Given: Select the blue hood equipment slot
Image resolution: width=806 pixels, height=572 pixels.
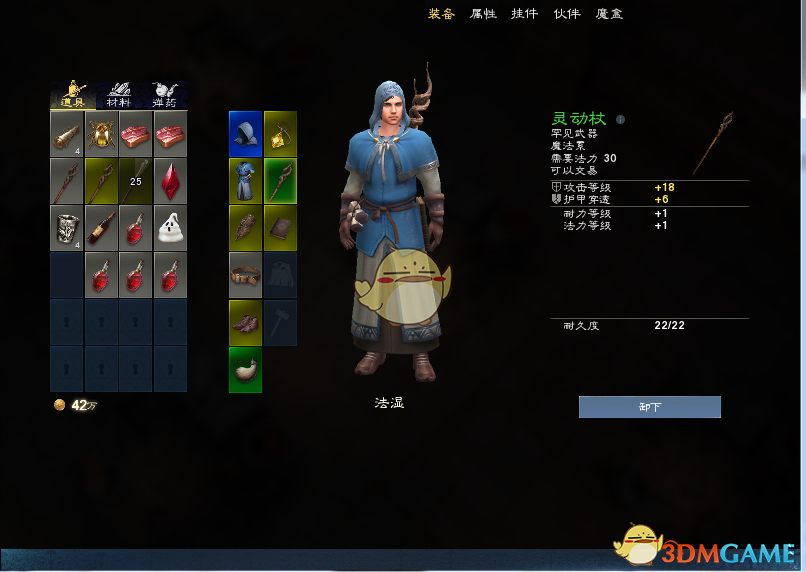Looking at the screenshot, I should point(245,133).
